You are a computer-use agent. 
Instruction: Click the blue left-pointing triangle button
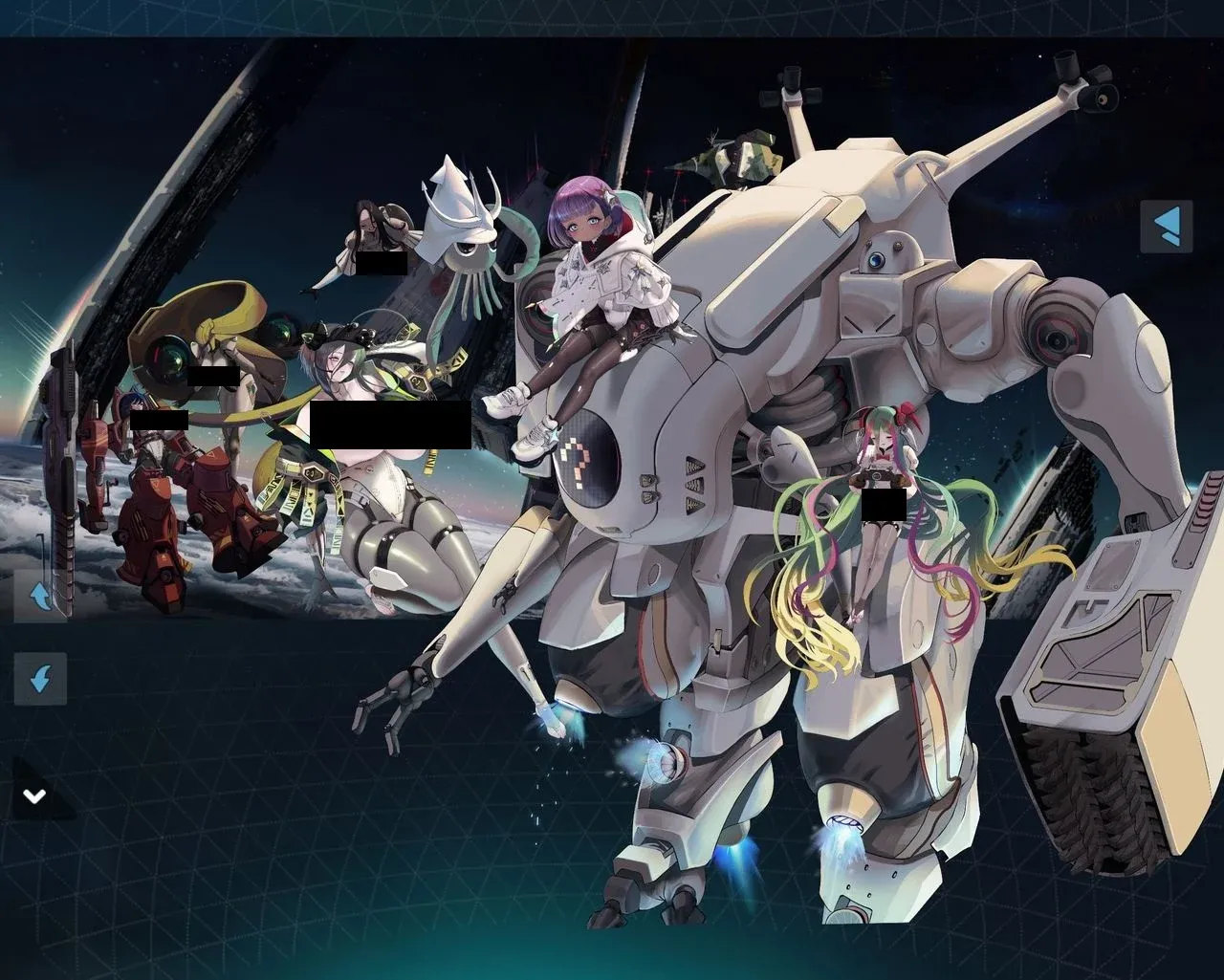[1167, 227]
